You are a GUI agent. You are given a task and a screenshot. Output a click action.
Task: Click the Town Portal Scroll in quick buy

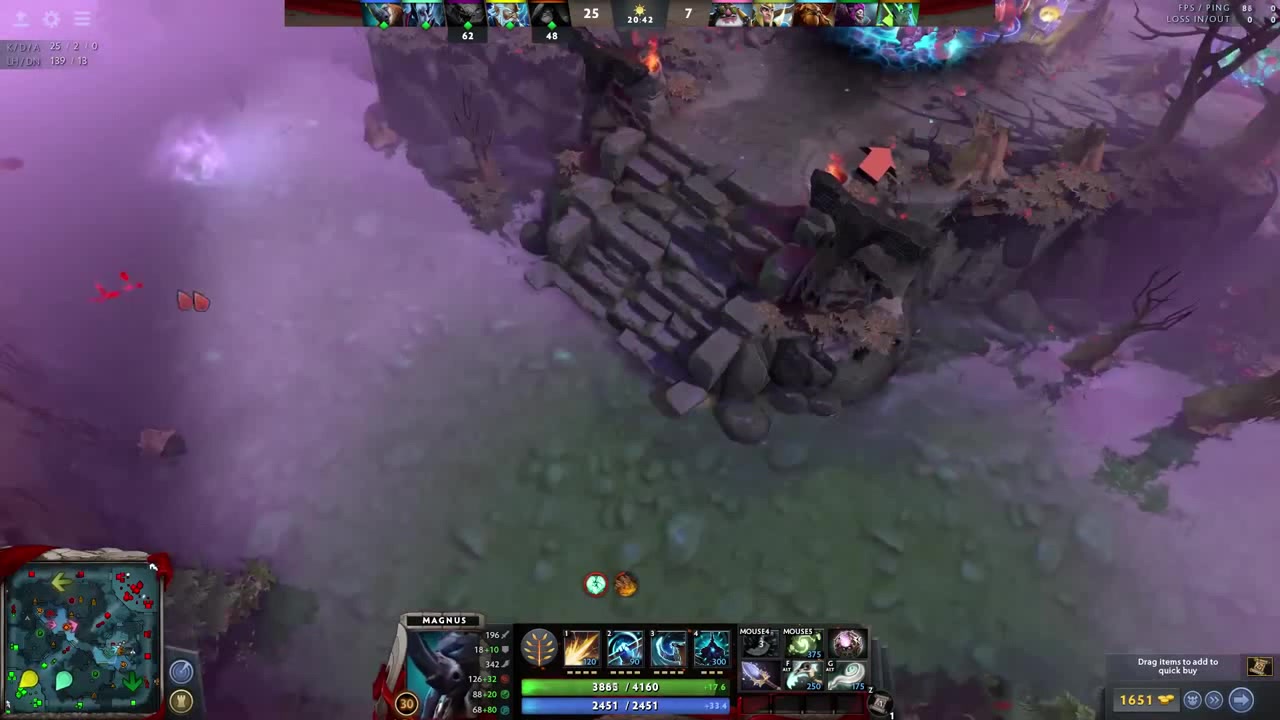1260,666
